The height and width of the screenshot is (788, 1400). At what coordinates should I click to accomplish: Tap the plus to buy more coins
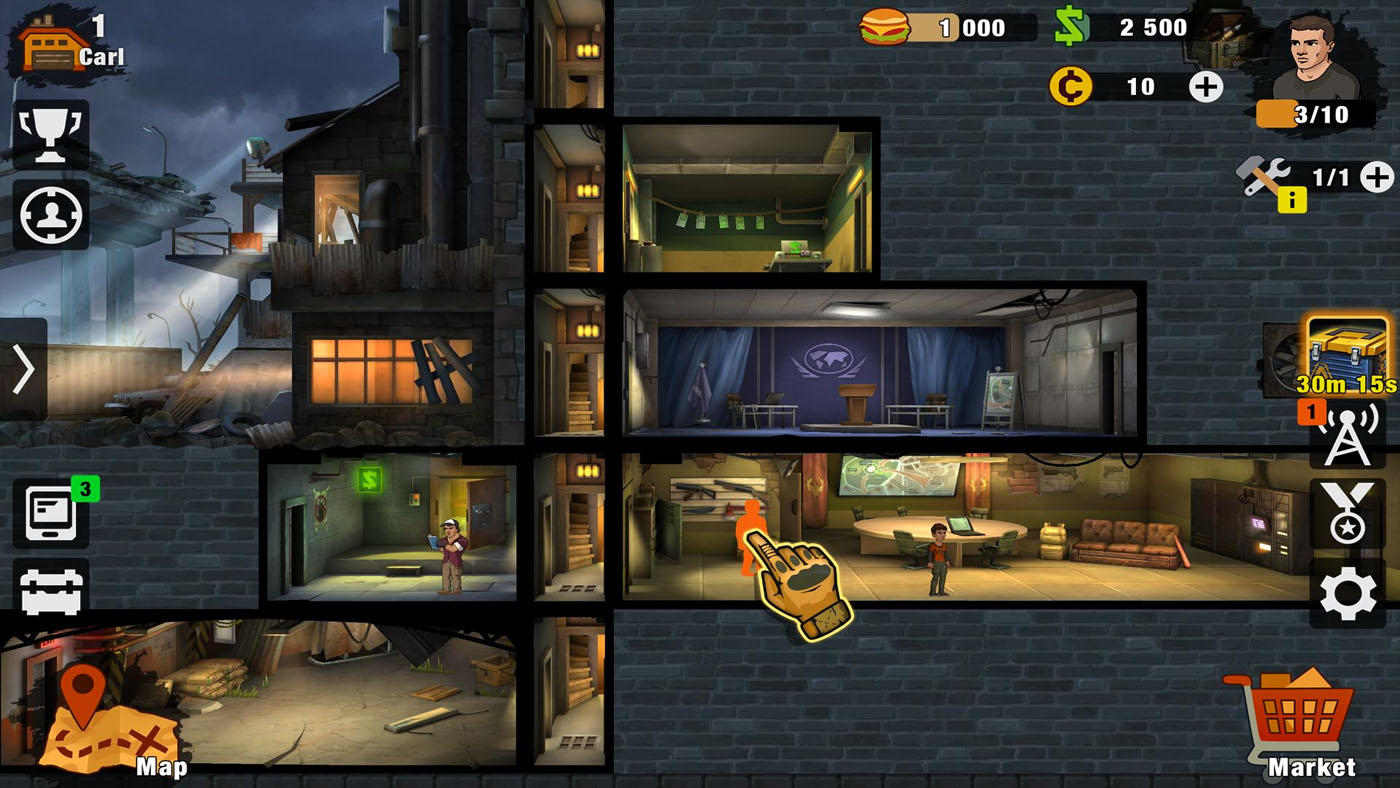[1204, 88]
